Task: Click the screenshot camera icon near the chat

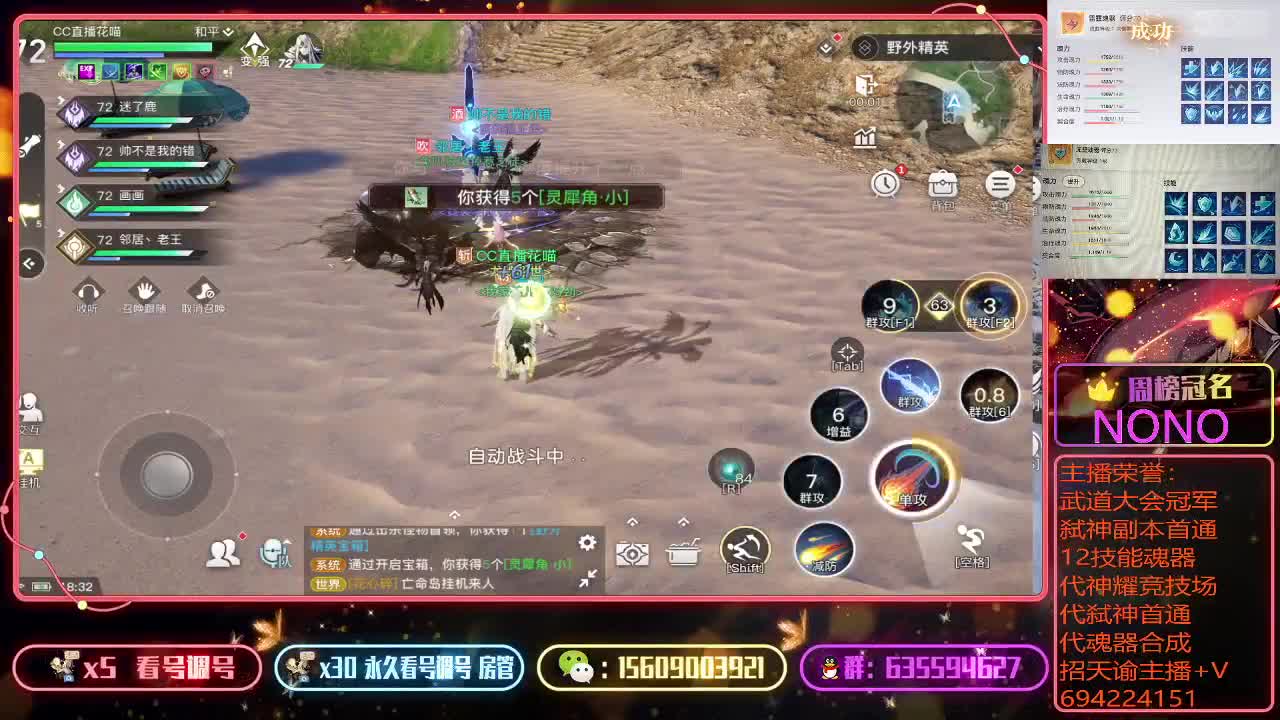Action: pyautogui.click(x=634, y=551)
